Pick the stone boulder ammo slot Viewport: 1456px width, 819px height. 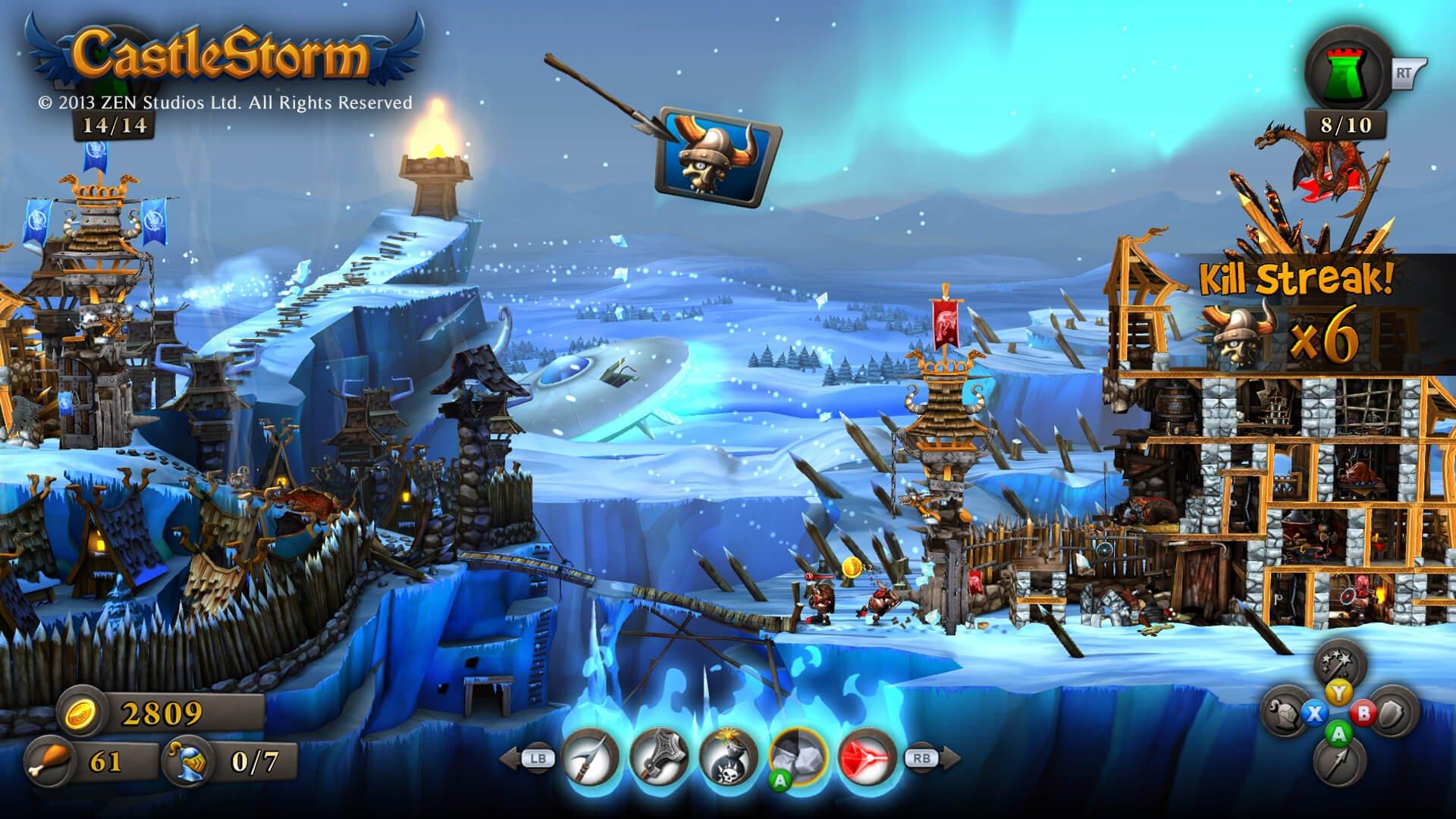pyautogui.click(x=796, y=757)
